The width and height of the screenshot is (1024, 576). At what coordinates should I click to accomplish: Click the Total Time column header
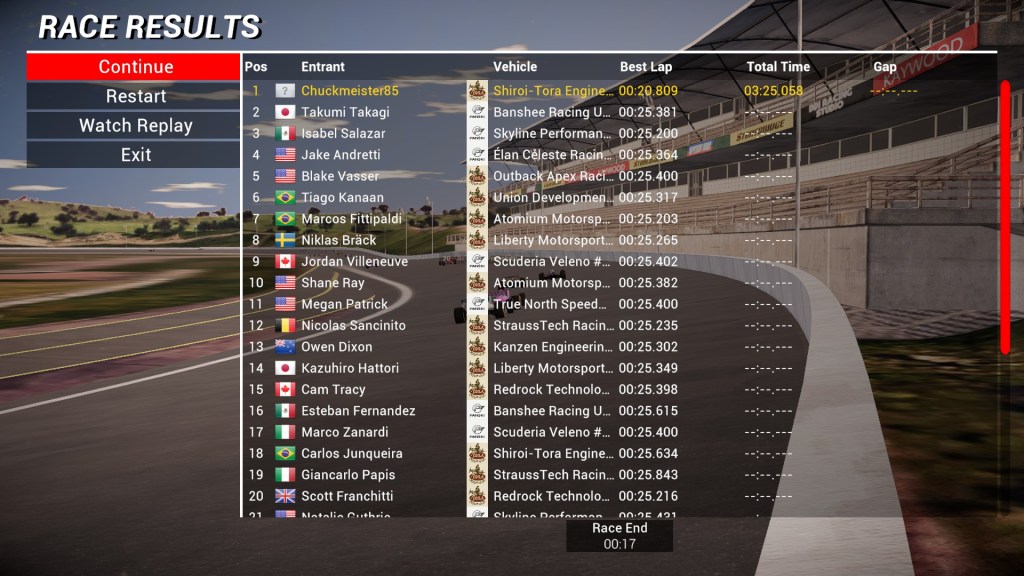click(x=777, y=67)
